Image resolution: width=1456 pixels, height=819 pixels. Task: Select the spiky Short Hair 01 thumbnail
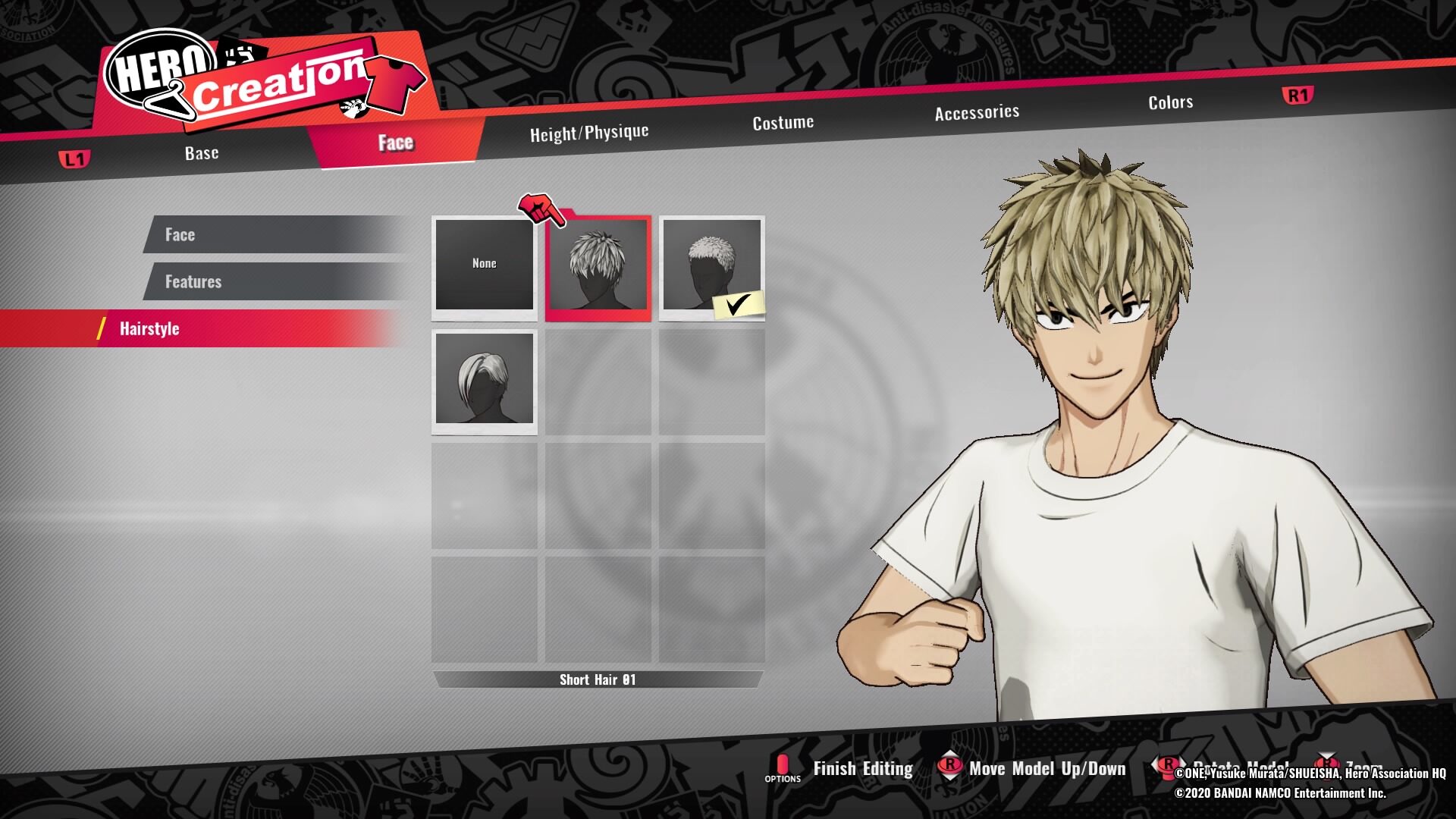(x=598, y=267)
